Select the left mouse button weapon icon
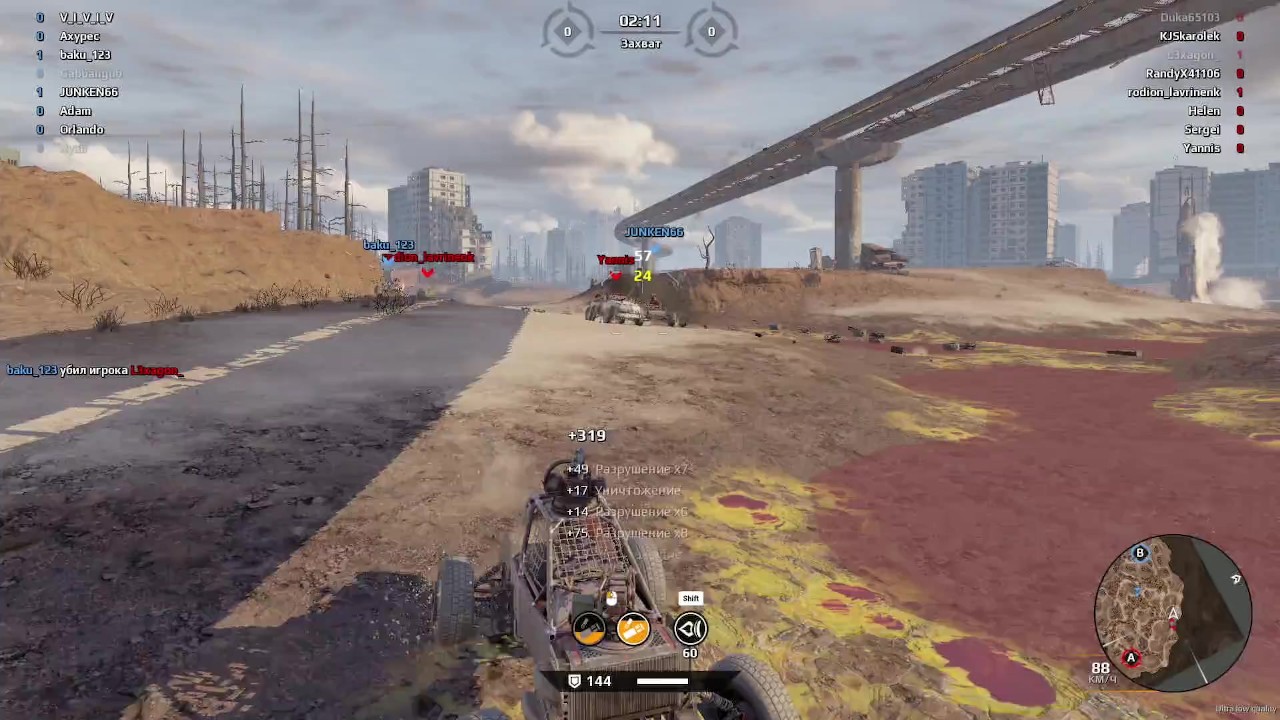The height and width of the screenshot is (720, 1280). pos(589,627)
